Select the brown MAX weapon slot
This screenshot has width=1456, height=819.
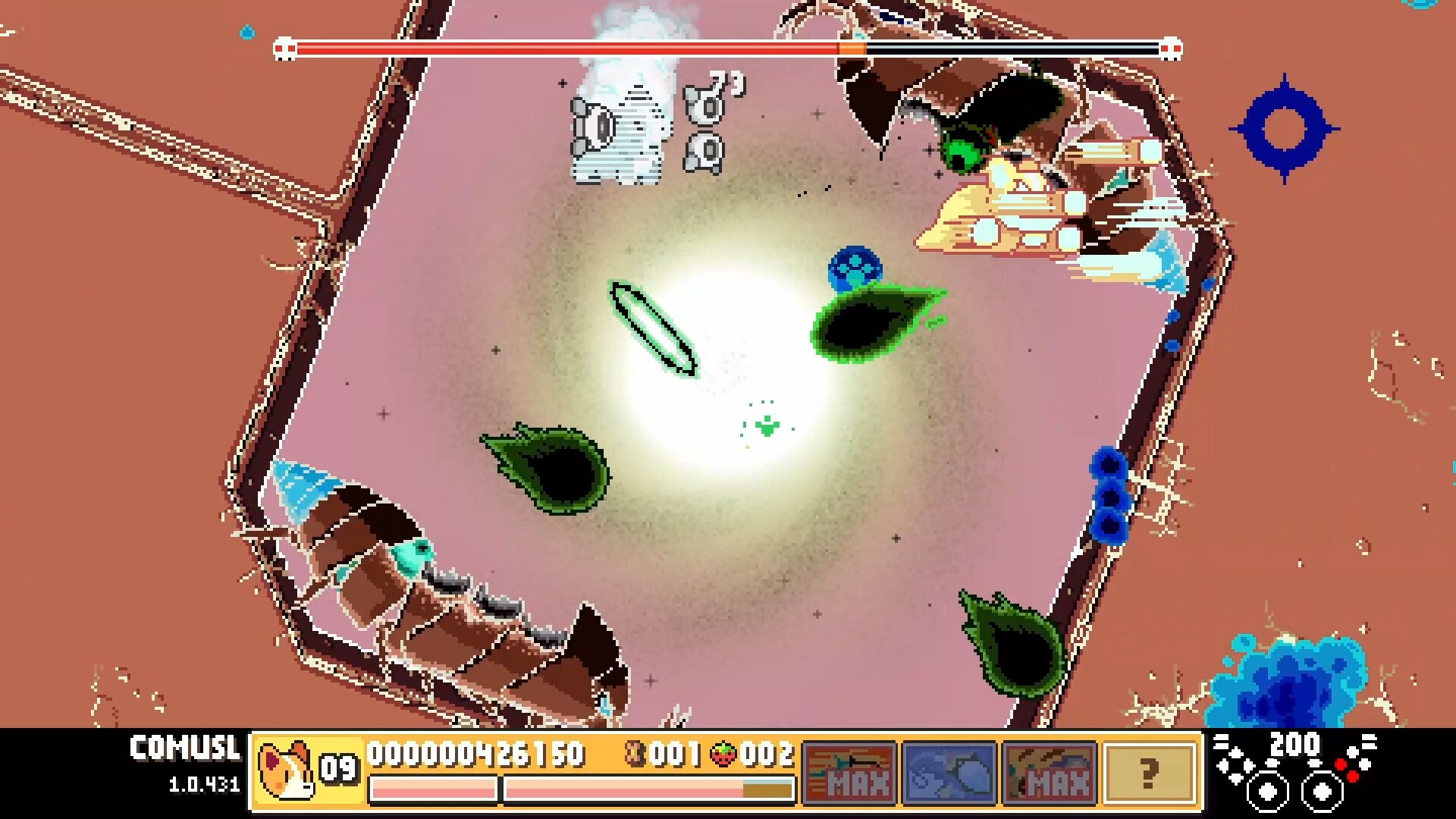point(1050,772)
